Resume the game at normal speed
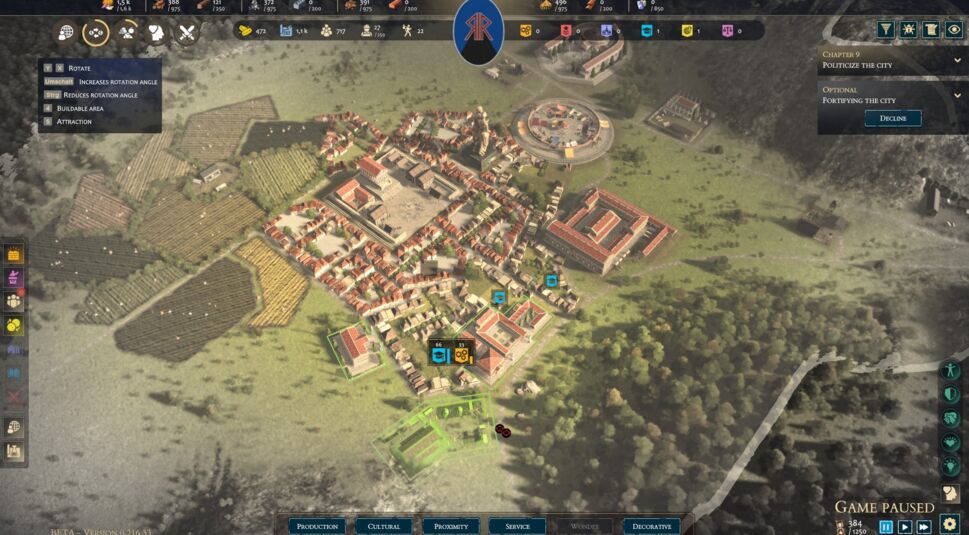Image resolution: width=969 pixels, height=535 pixels. (x=905, y=526)
